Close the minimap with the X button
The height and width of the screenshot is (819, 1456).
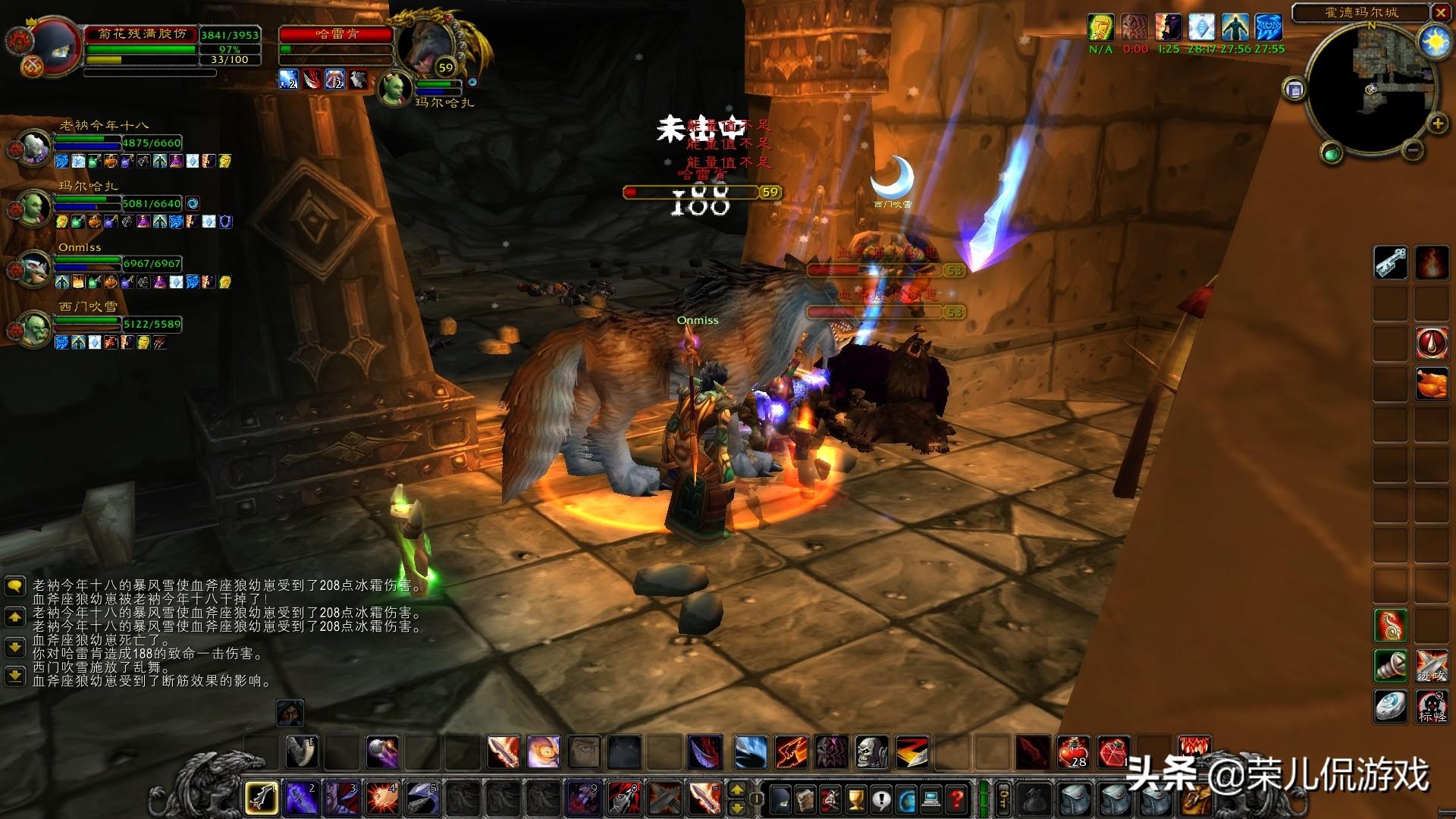[x=1440, y=13]
